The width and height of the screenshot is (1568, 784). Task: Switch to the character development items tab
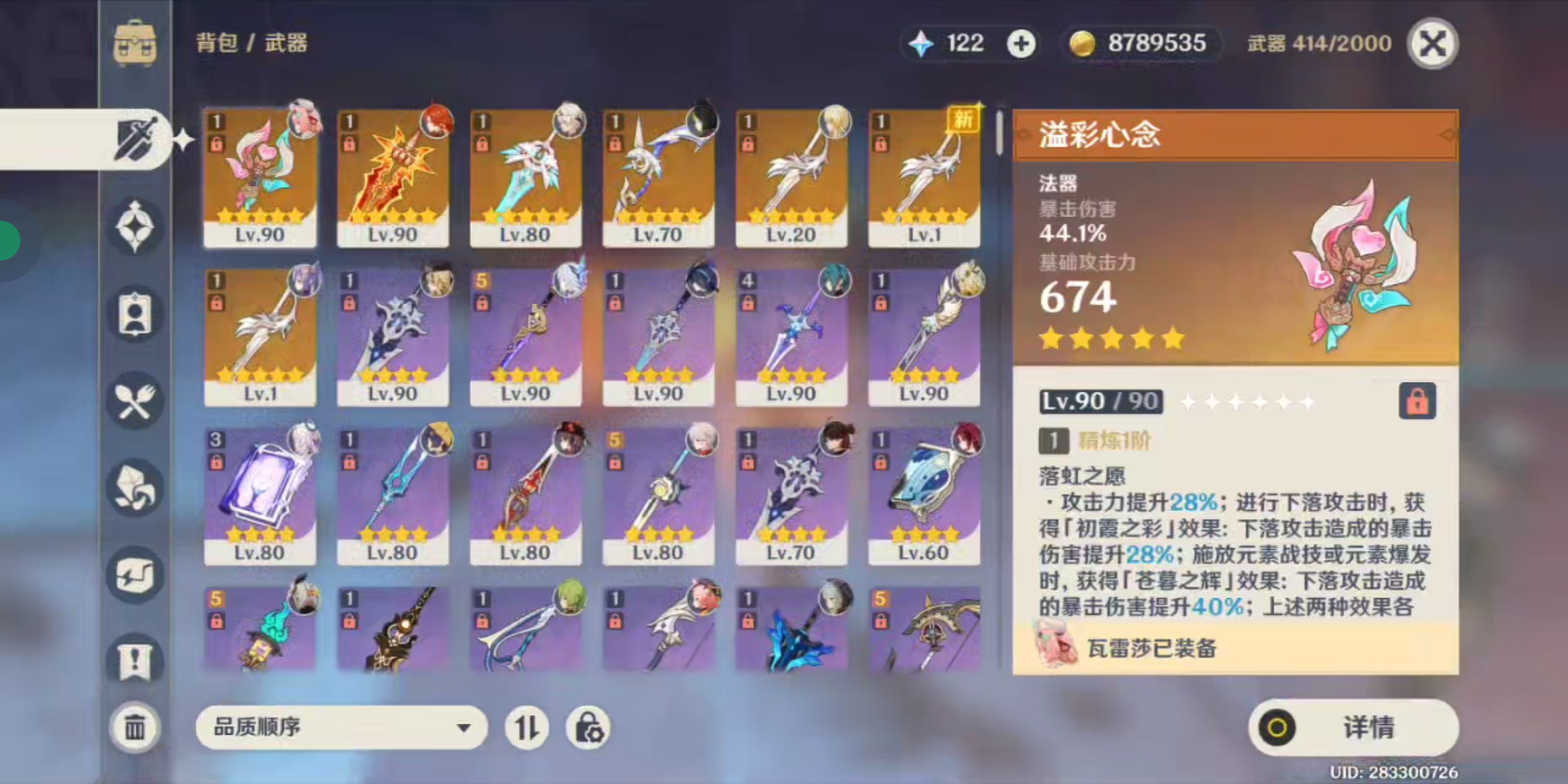click(x=136, y=314)
